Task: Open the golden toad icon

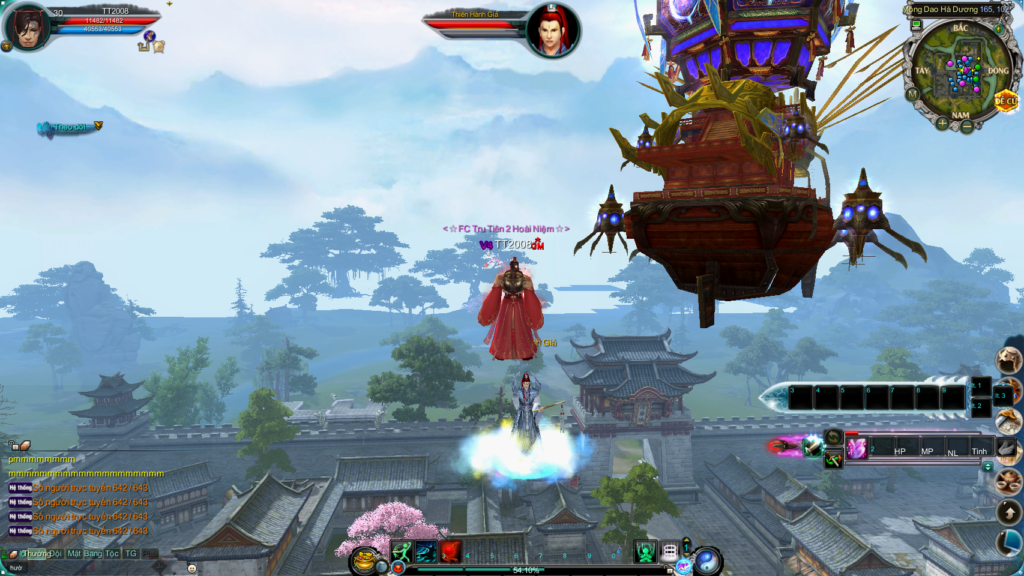Action: [x=367, y=559]
